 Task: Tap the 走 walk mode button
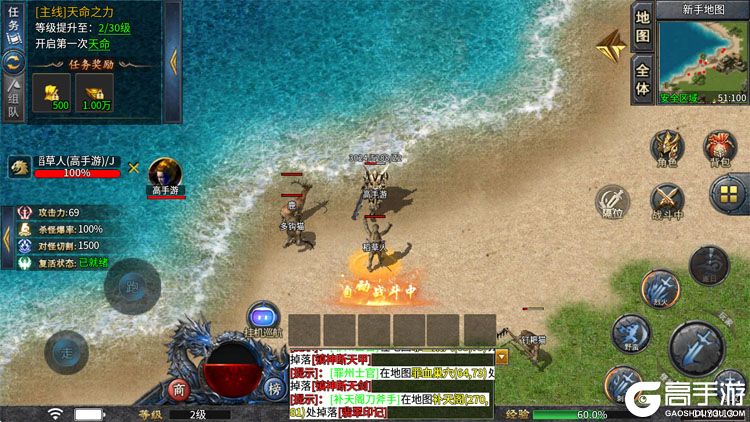click(66, 351)
